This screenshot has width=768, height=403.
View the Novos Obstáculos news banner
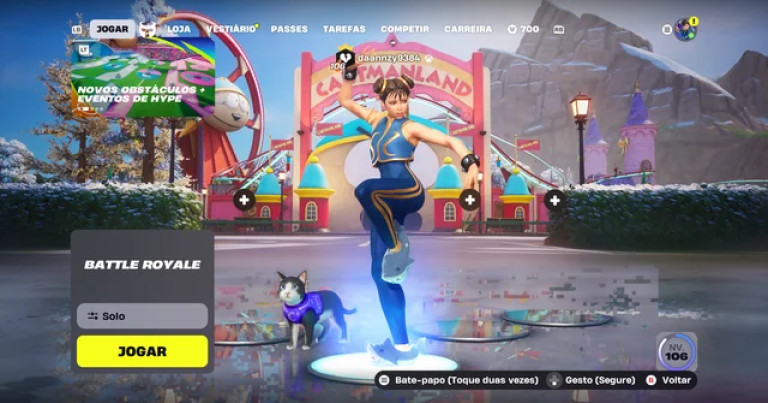click(x=142, y=78)
